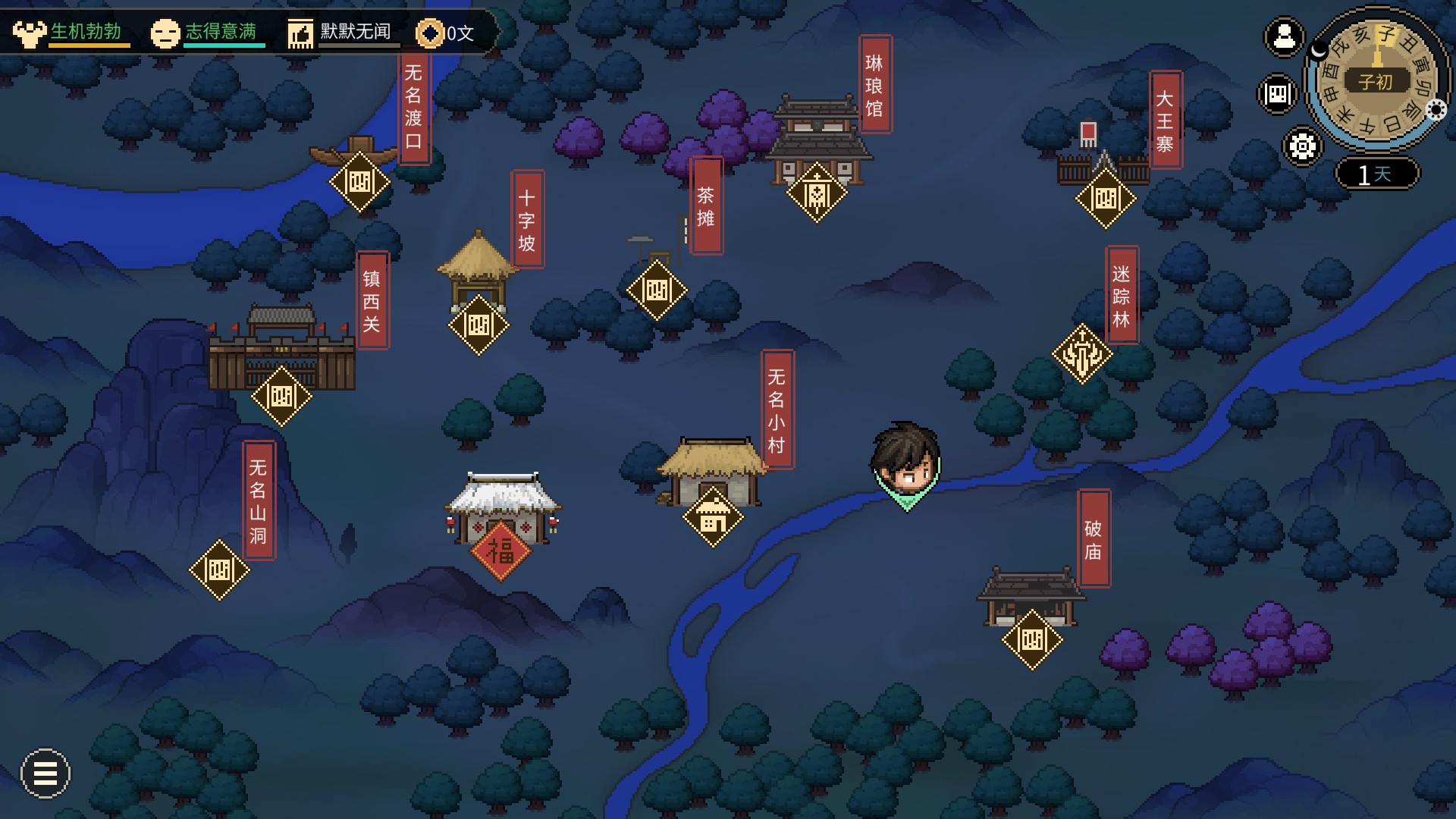Visit the 迷踪林 forest marker
The image size is (1456, 819).
(1082, 353)
